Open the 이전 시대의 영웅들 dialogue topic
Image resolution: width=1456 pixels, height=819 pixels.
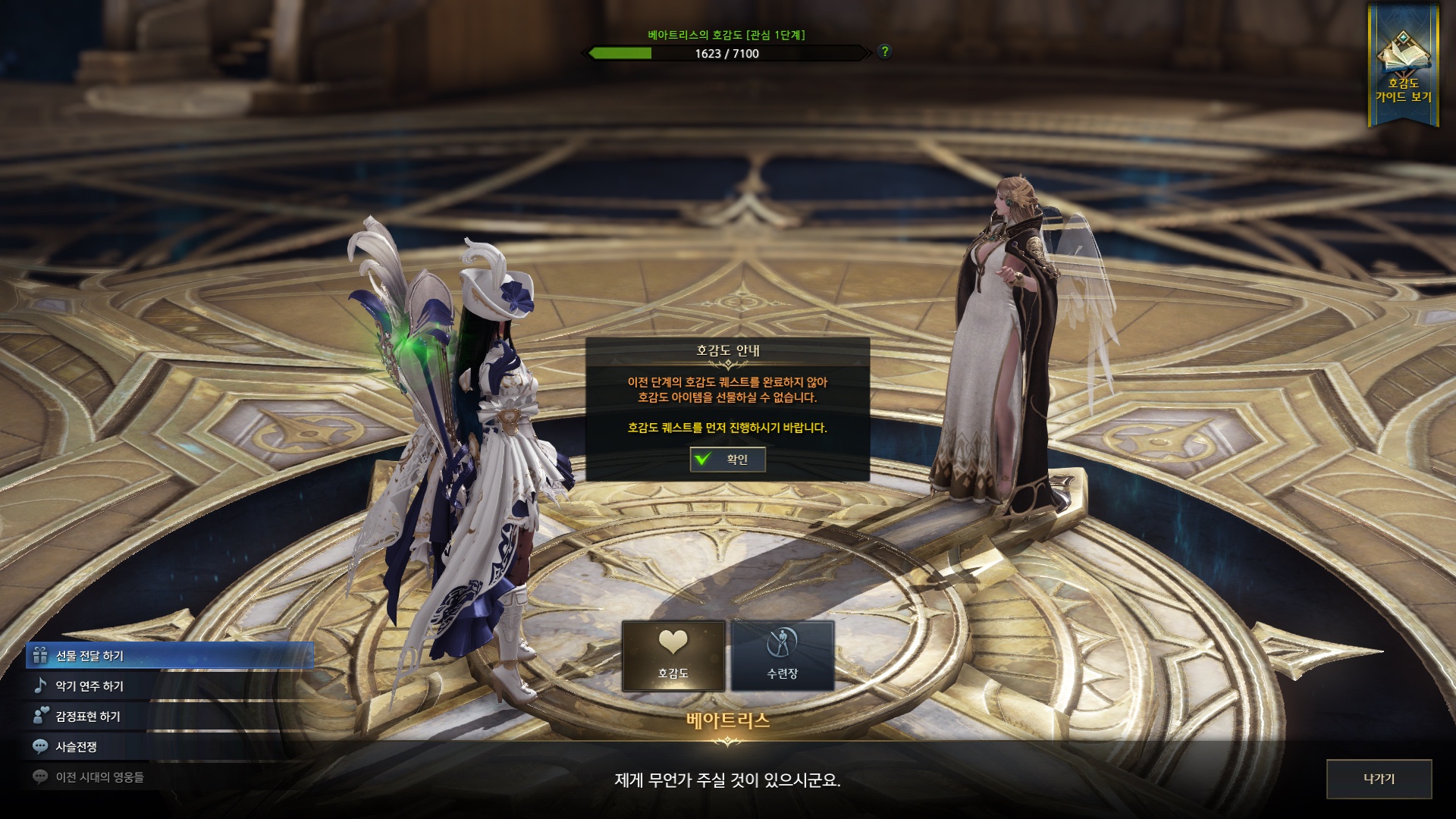(x=99, y=777)
